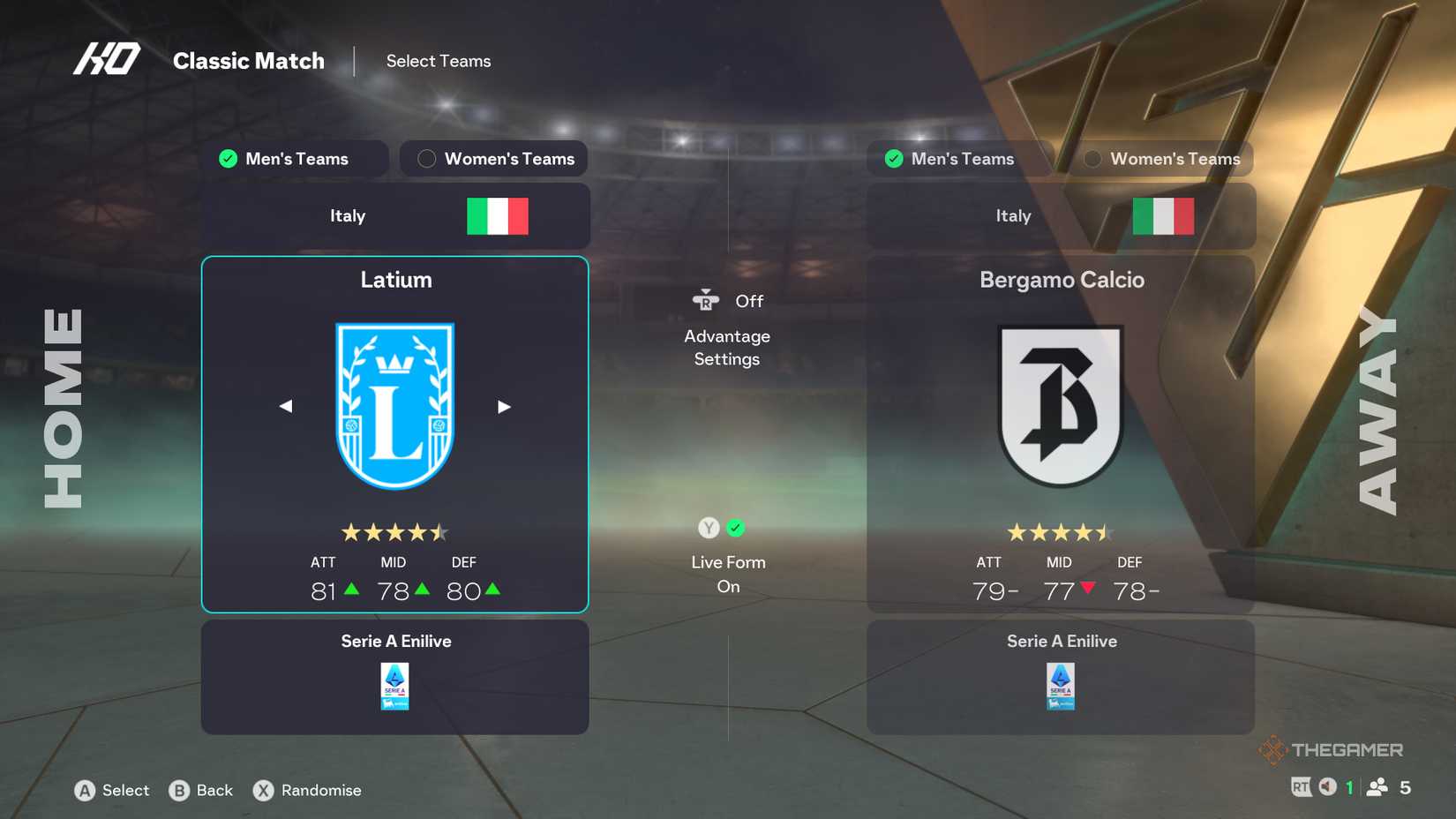Toggle Live Form off

point(735,528)
